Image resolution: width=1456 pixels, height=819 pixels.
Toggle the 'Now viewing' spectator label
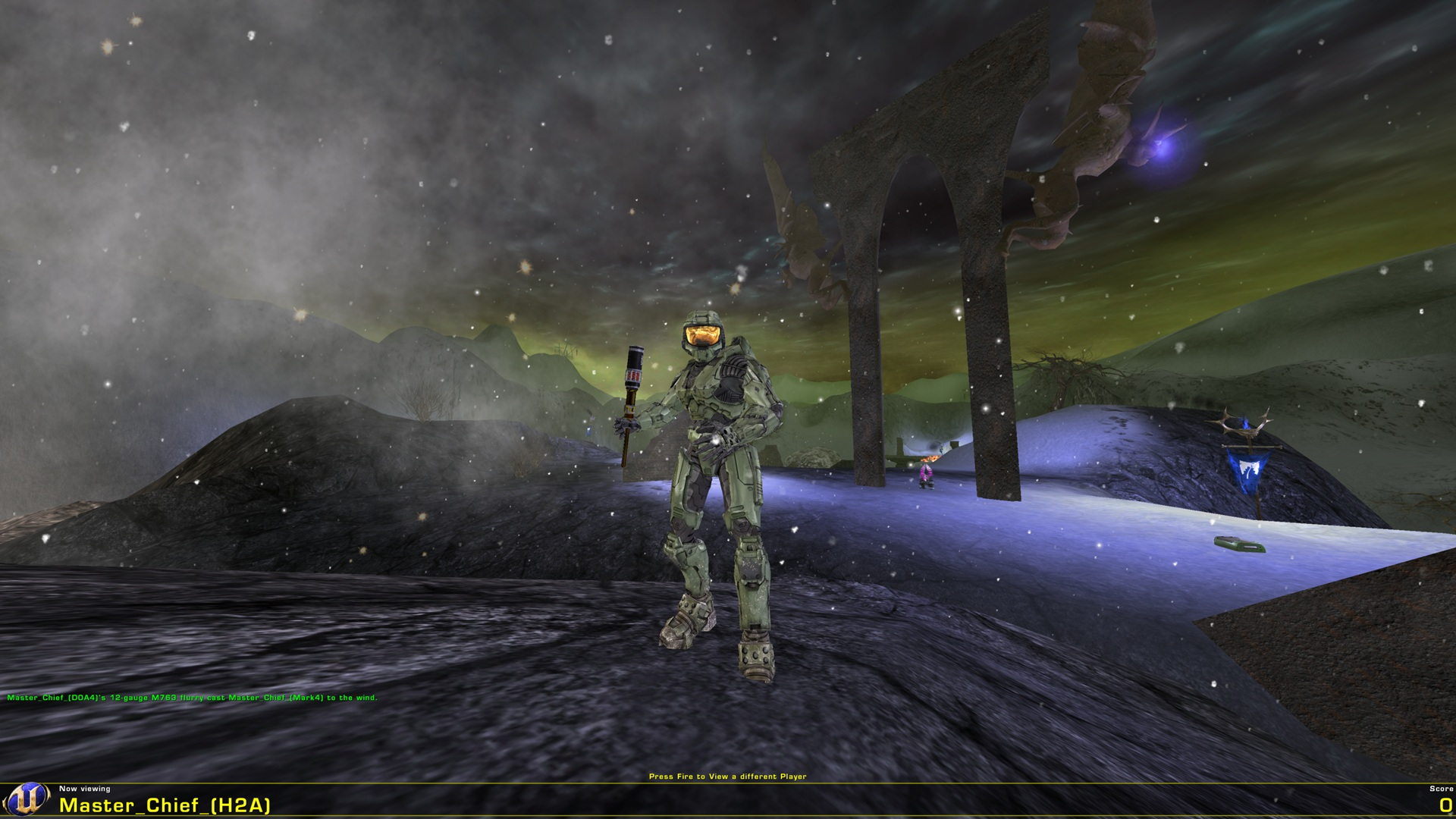click(x=86, y=789)
